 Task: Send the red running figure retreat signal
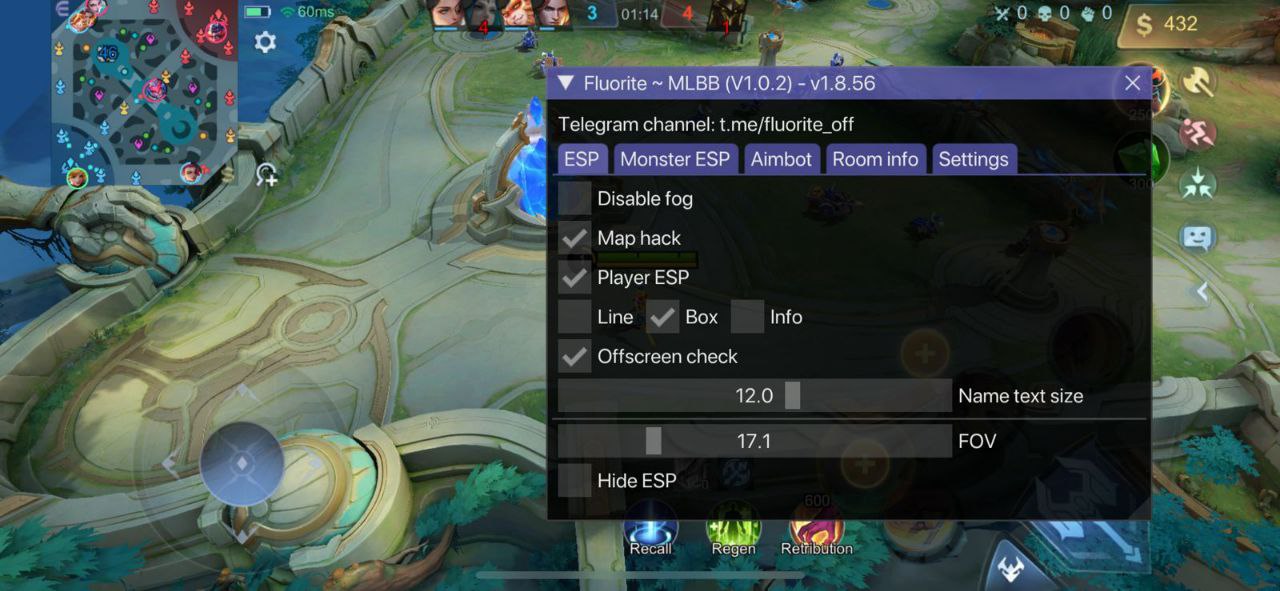click(x=1197, y=133)
